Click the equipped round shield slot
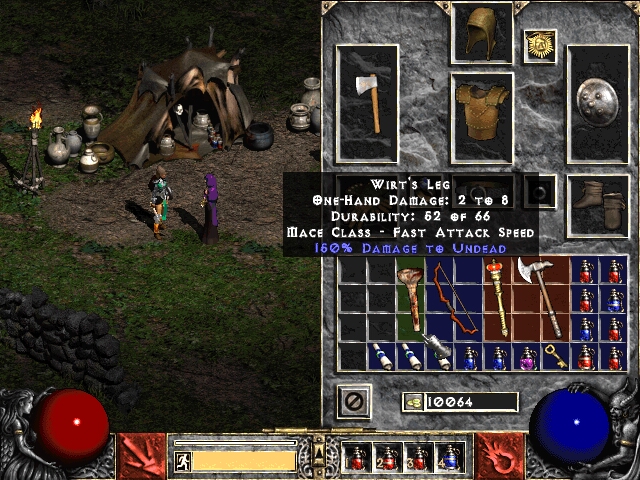The image size is (640, 480). (598, 103)
